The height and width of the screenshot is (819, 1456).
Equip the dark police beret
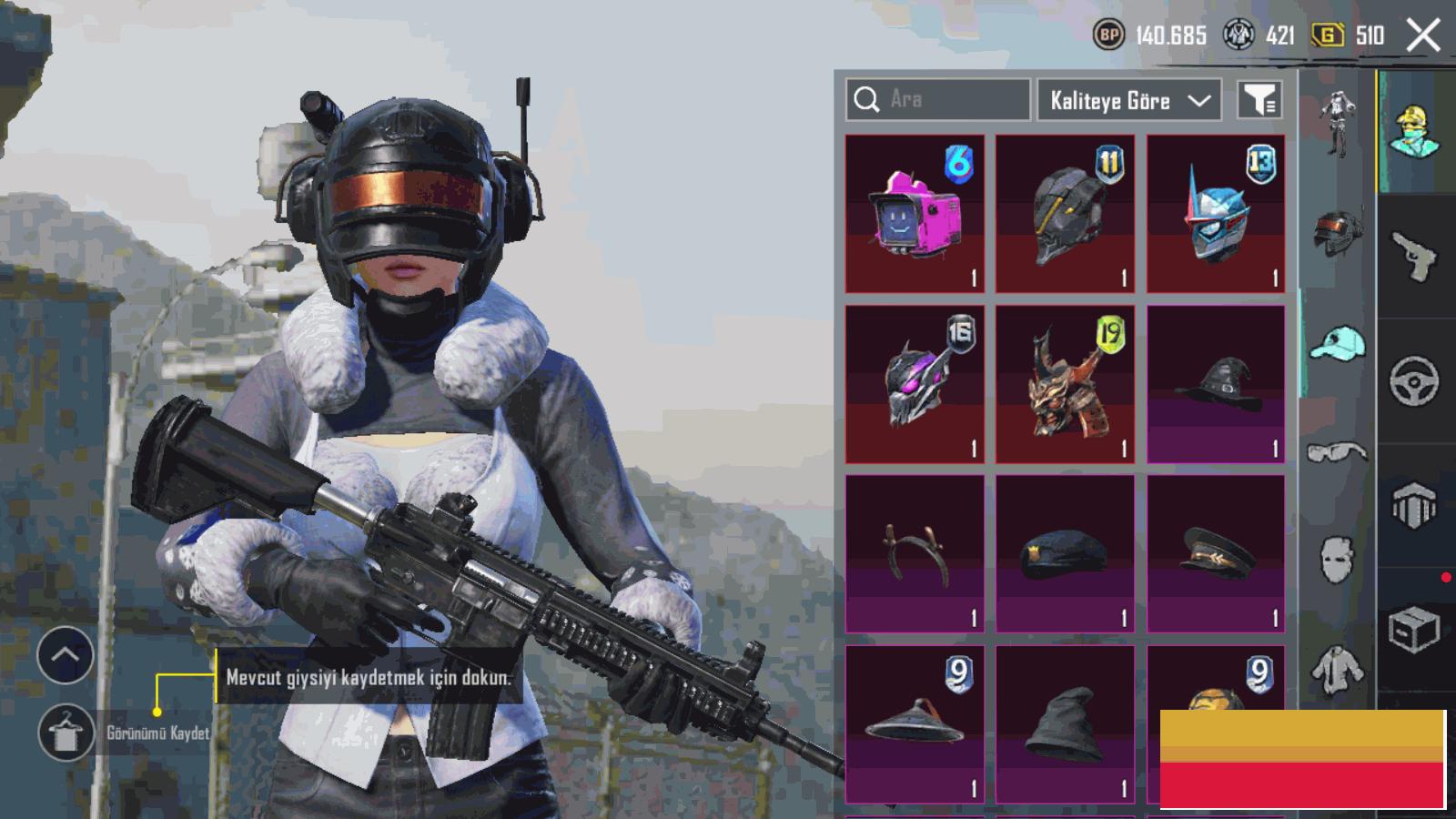(x=1065, y=553)
